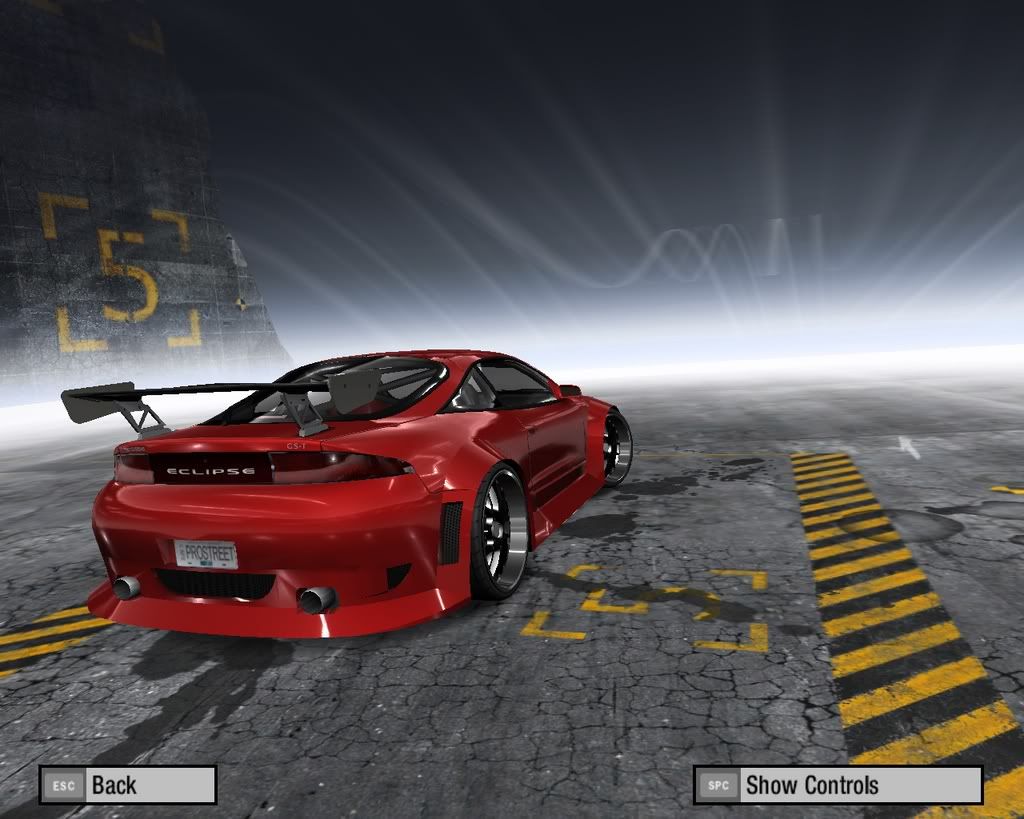Open the Show Controls button
This screenshot has width=1024, height=819.
pyautogui.click(x=837, y=785)
